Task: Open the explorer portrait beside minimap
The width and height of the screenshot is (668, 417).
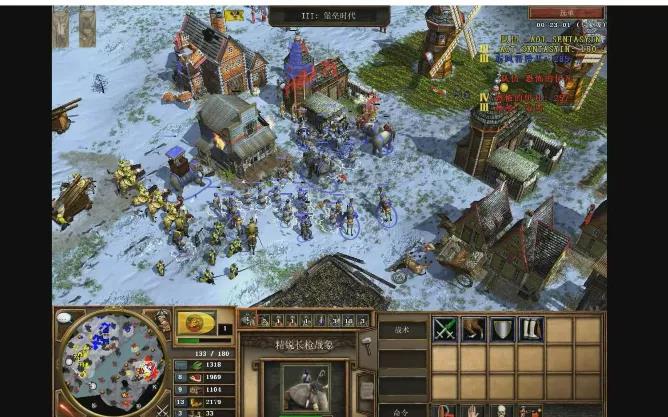Action: pos(163,322)
